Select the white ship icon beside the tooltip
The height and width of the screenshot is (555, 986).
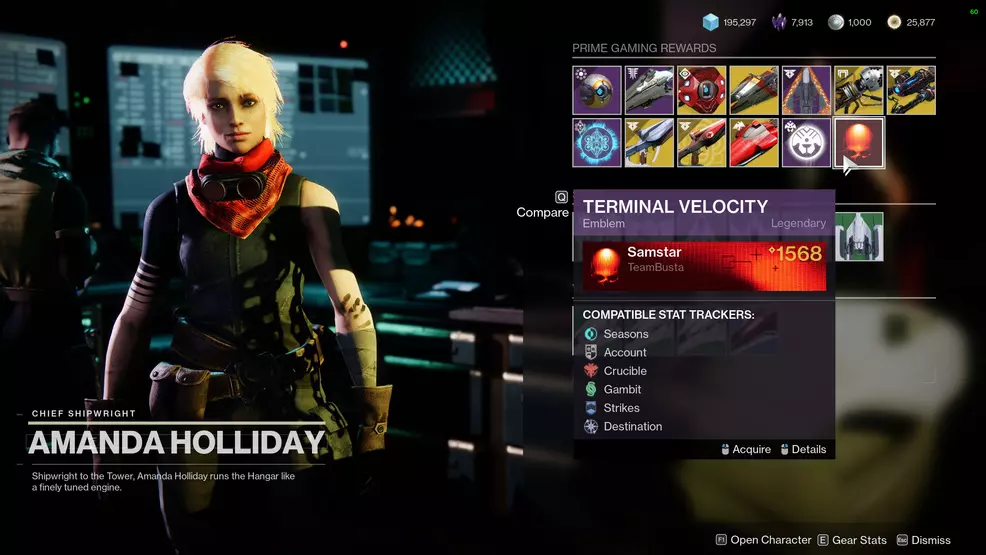click(860, 237)
